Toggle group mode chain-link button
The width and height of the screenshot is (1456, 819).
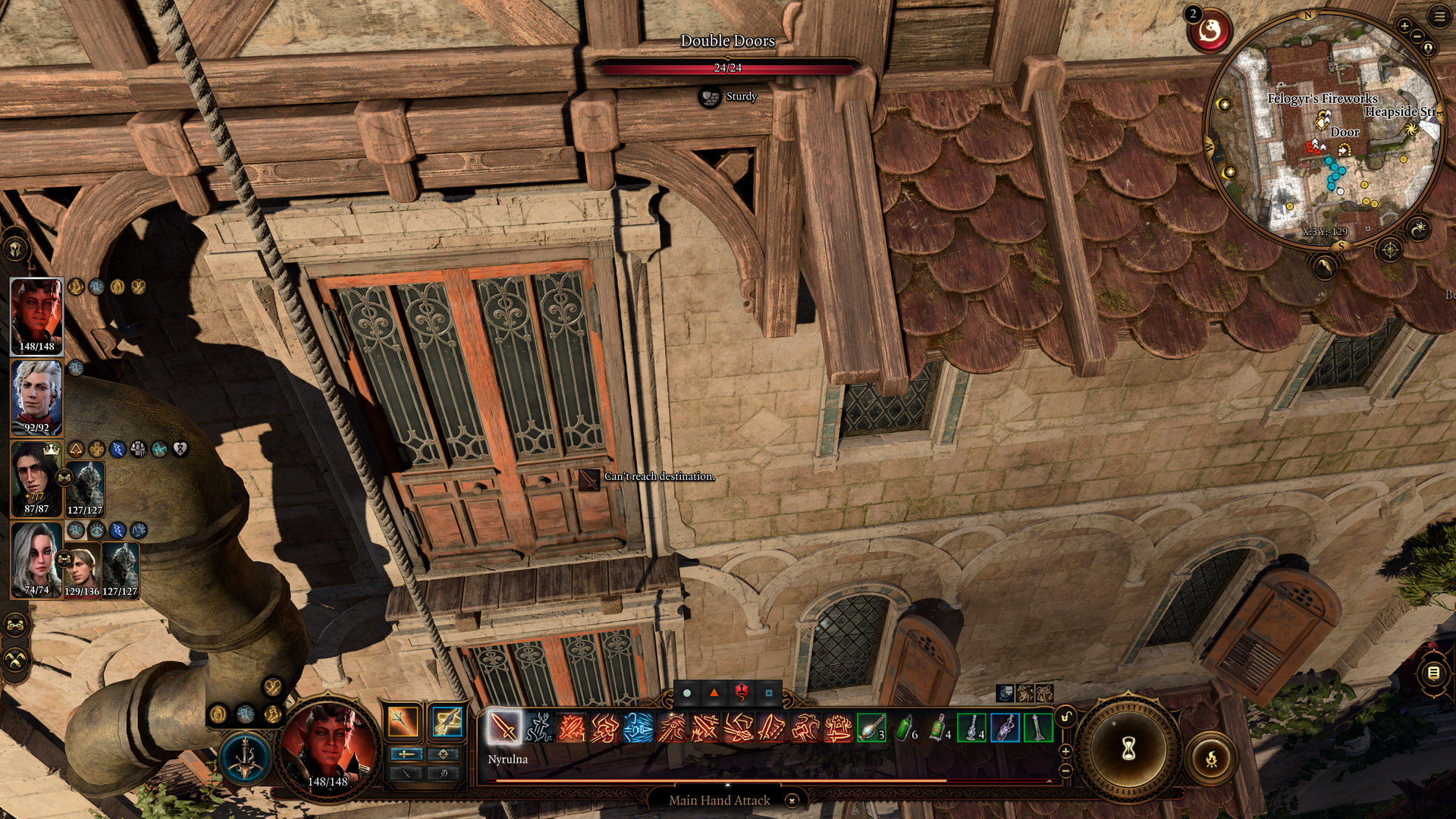click(16, 626)
